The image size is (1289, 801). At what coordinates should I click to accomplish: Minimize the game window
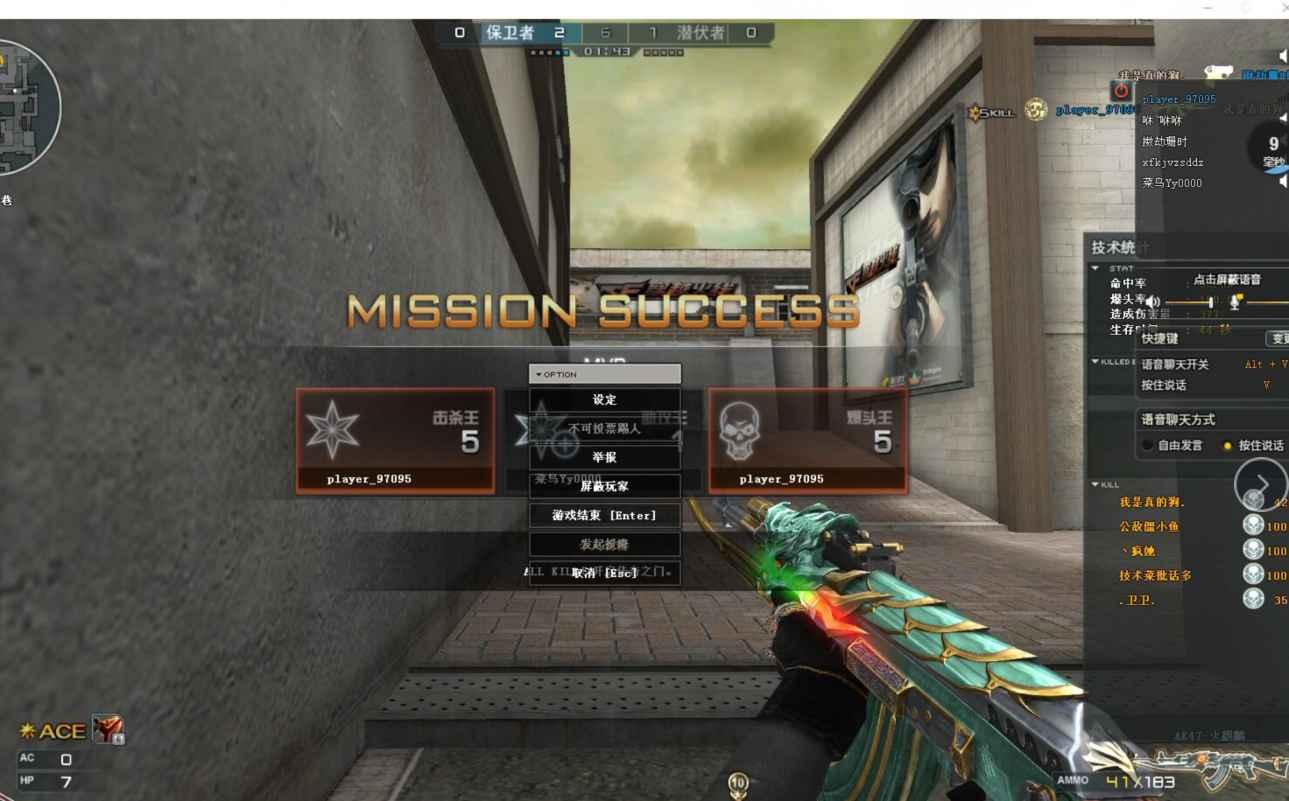click(1209, 8)
